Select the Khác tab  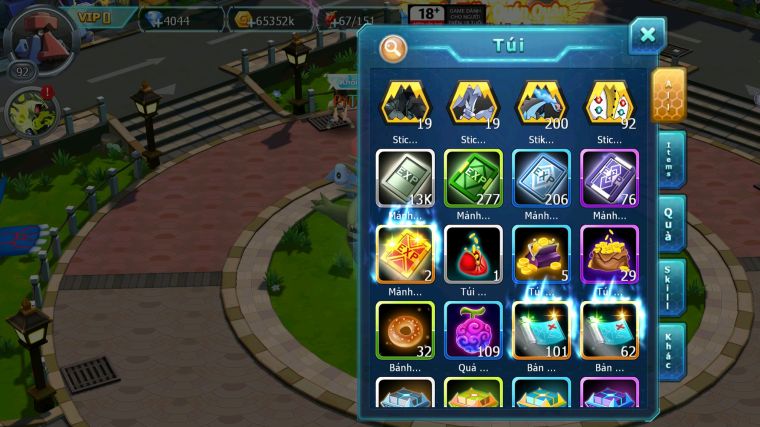tap(668, 350)
